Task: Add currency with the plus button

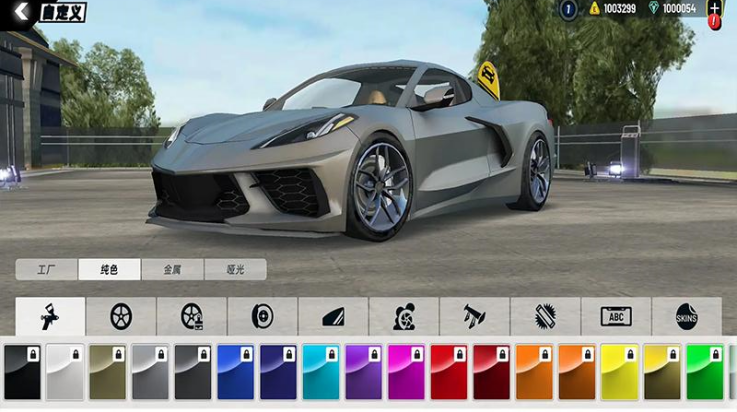Action: [x=714, y=8]
